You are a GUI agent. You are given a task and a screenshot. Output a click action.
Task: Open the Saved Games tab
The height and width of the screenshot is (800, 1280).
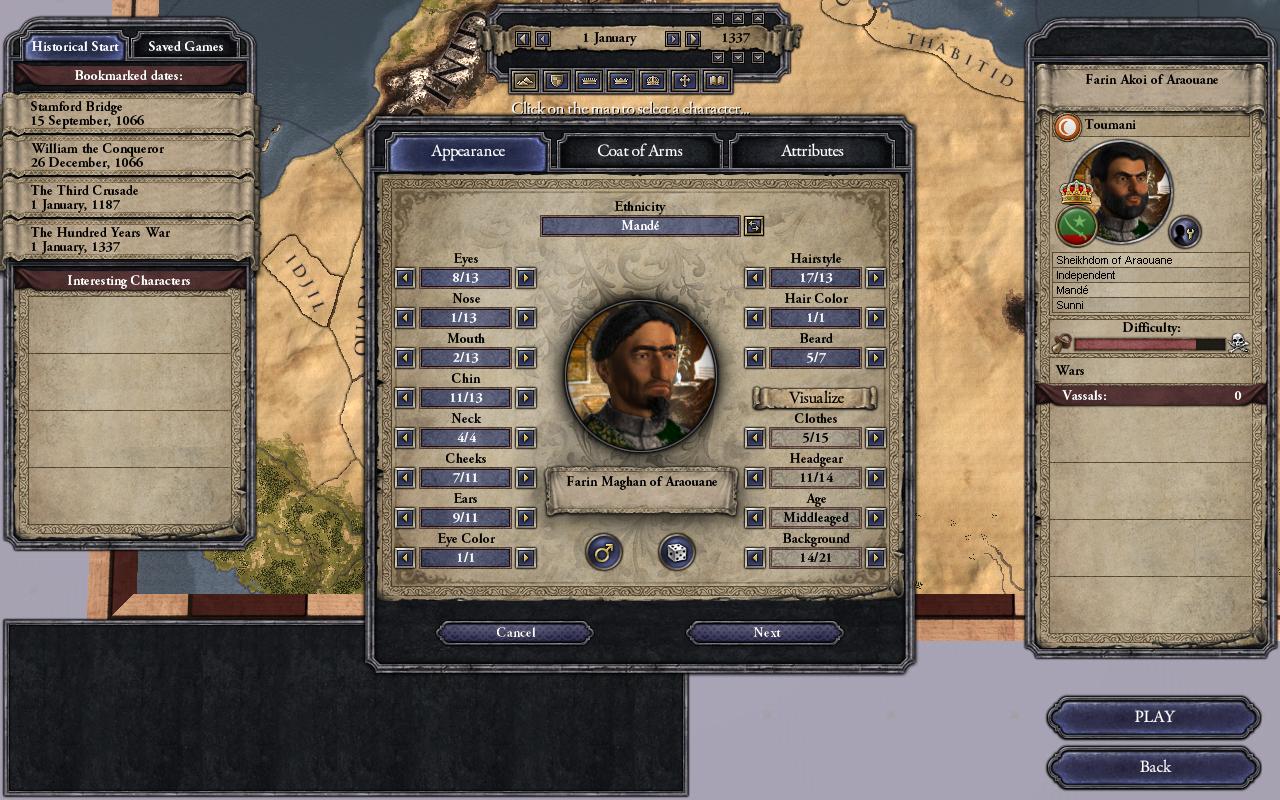click(185, 47)
